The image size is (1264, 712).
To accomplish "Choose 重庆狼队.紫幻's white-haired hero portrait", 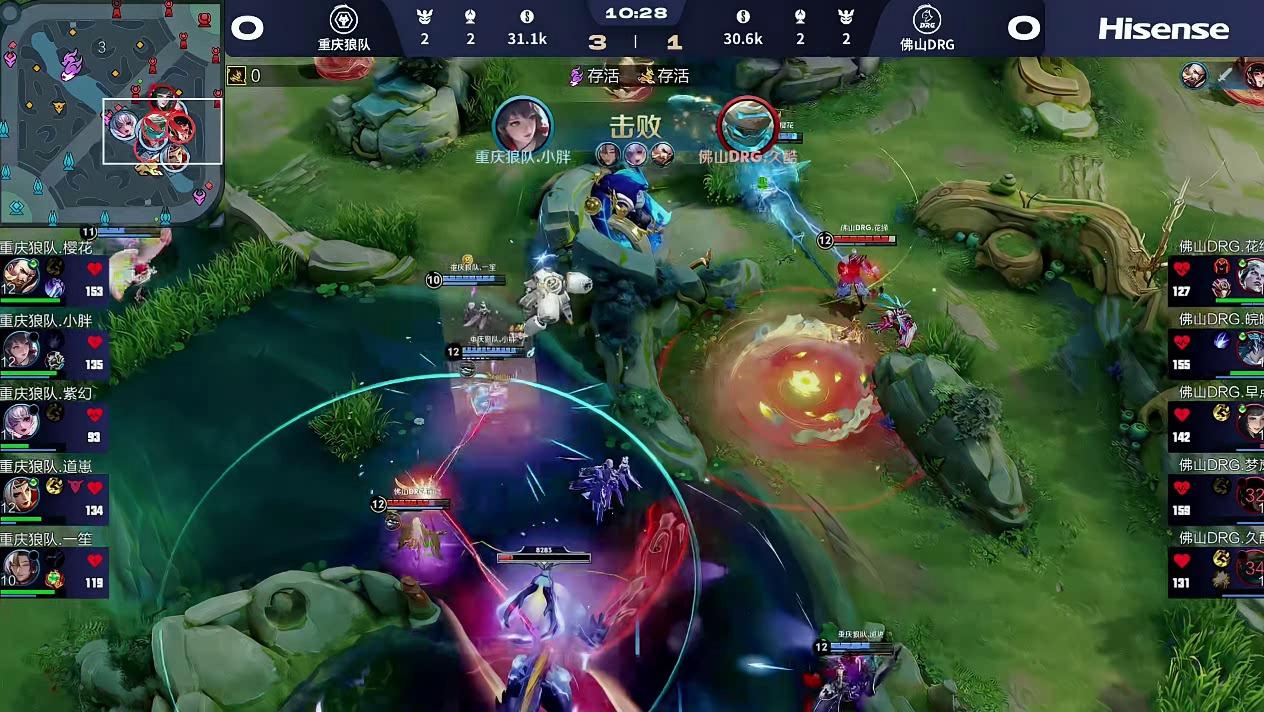I will pos(20,421).
